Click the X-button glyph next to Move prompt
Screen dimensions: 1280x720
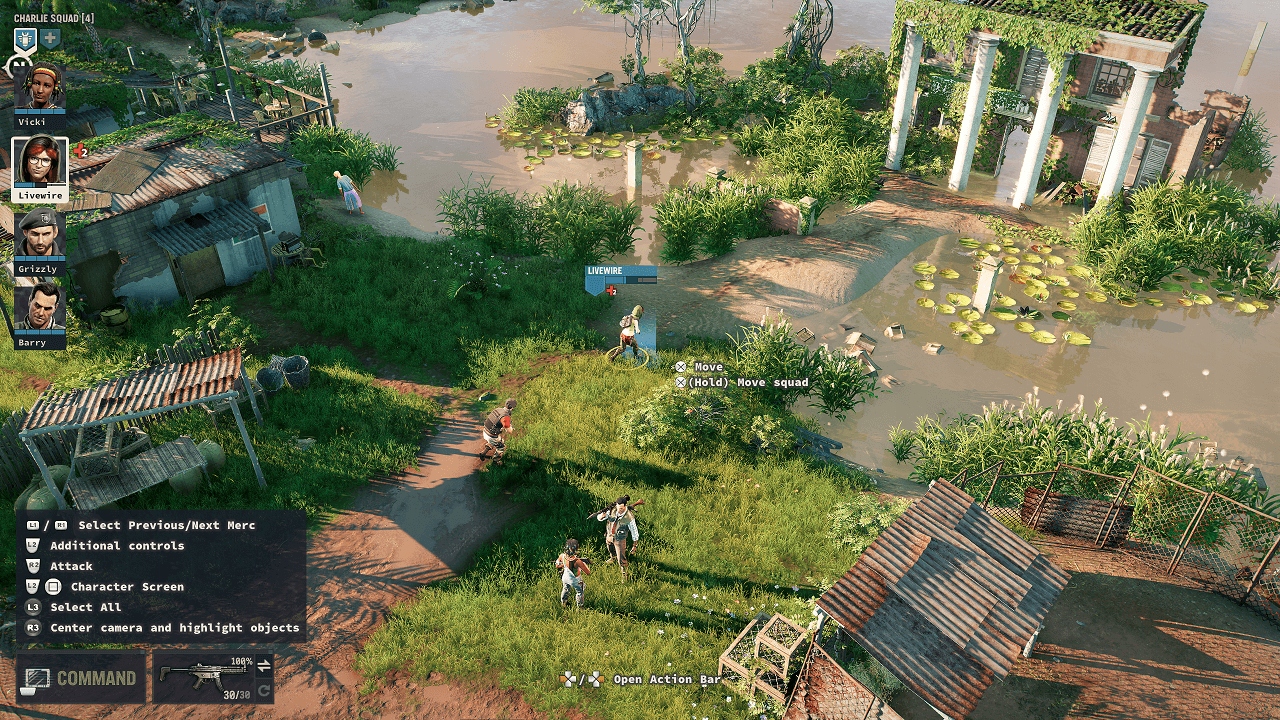pos(681,366)
